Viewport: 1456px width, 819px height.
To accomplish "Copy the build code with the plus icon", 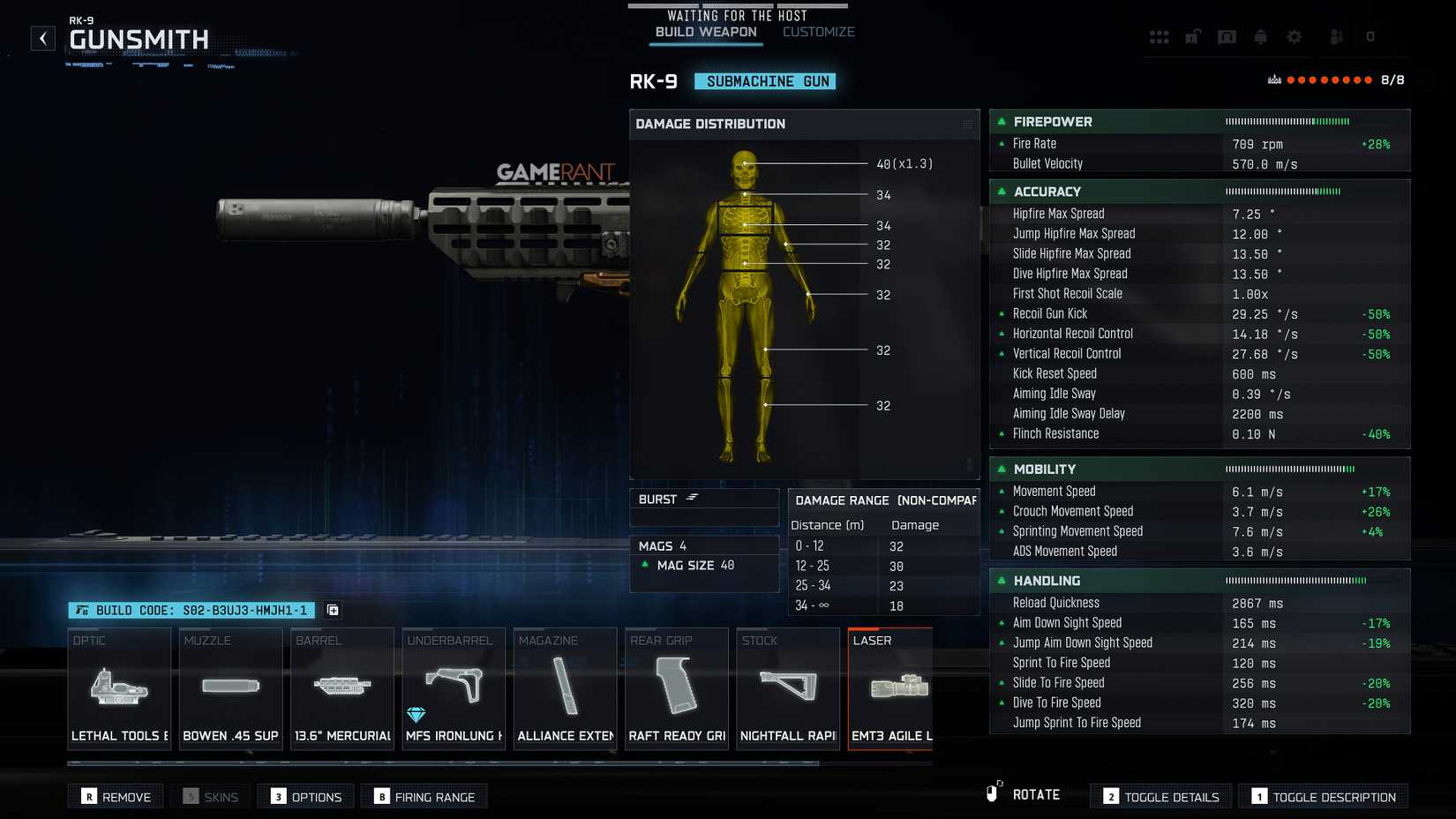I will (332, 610).
